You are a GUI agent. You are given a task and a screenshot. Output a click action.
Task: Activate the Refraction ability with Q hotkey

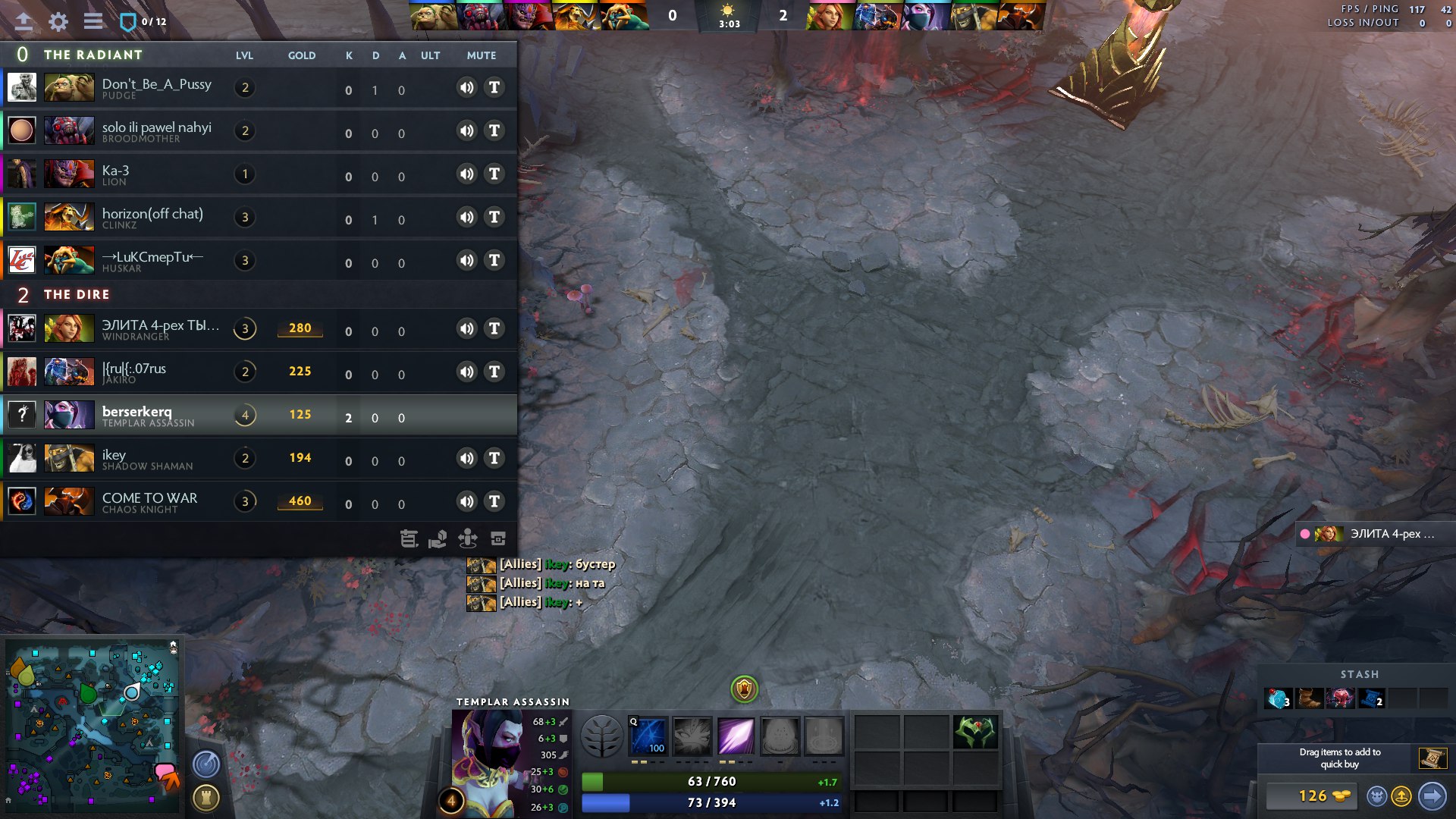coord(650,736)
